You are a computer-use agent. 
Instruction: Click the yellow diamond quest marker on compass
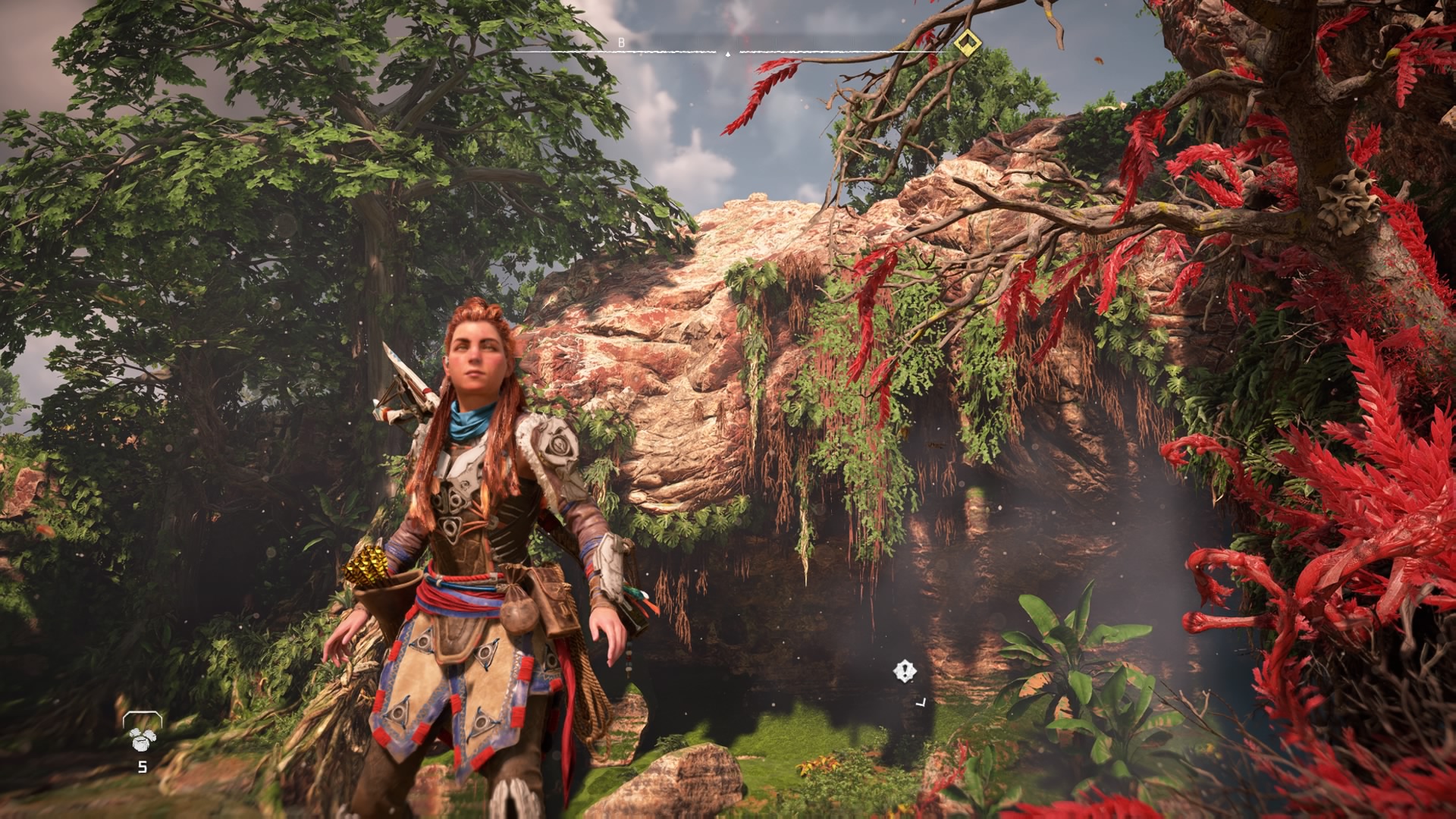pyautogui.click(x=966, y=42)
